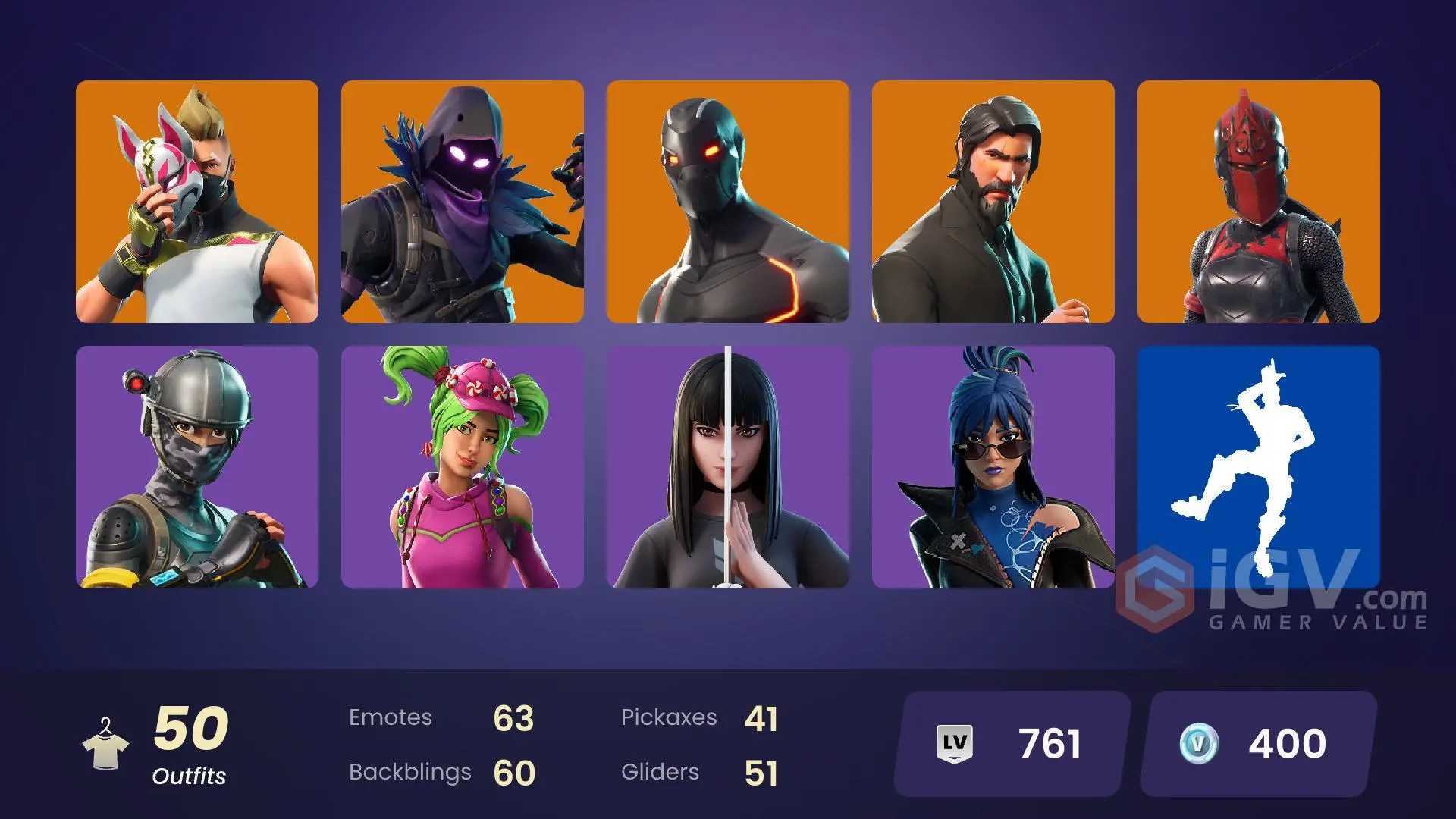Screen dimensions: 1456x819
Task: Open the Raven outfit thumbnail
Action: [x=463, y=200]
